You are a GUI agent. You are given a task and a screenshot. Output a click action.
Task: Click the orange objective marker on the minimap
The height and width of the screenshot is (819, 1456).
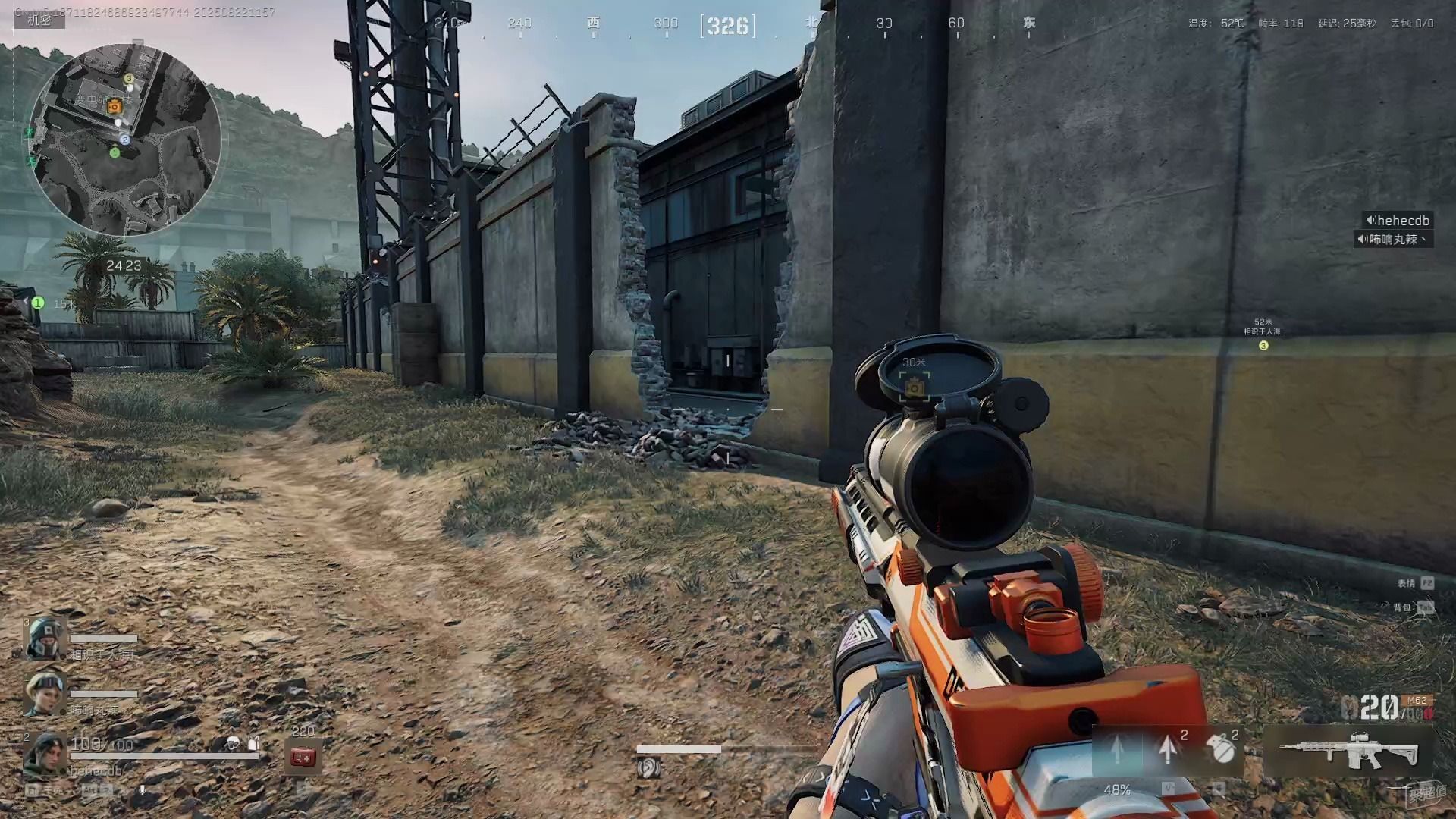(115, 106)
